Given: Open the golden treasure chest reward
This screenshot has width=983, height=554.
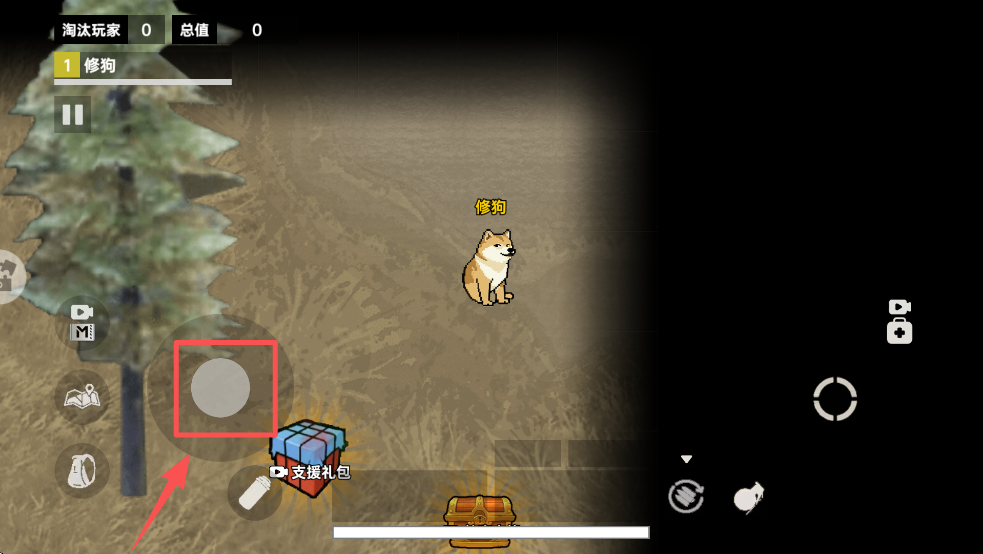Looking at the screenshot, I should pyautogui.click(x=480, y=520).
